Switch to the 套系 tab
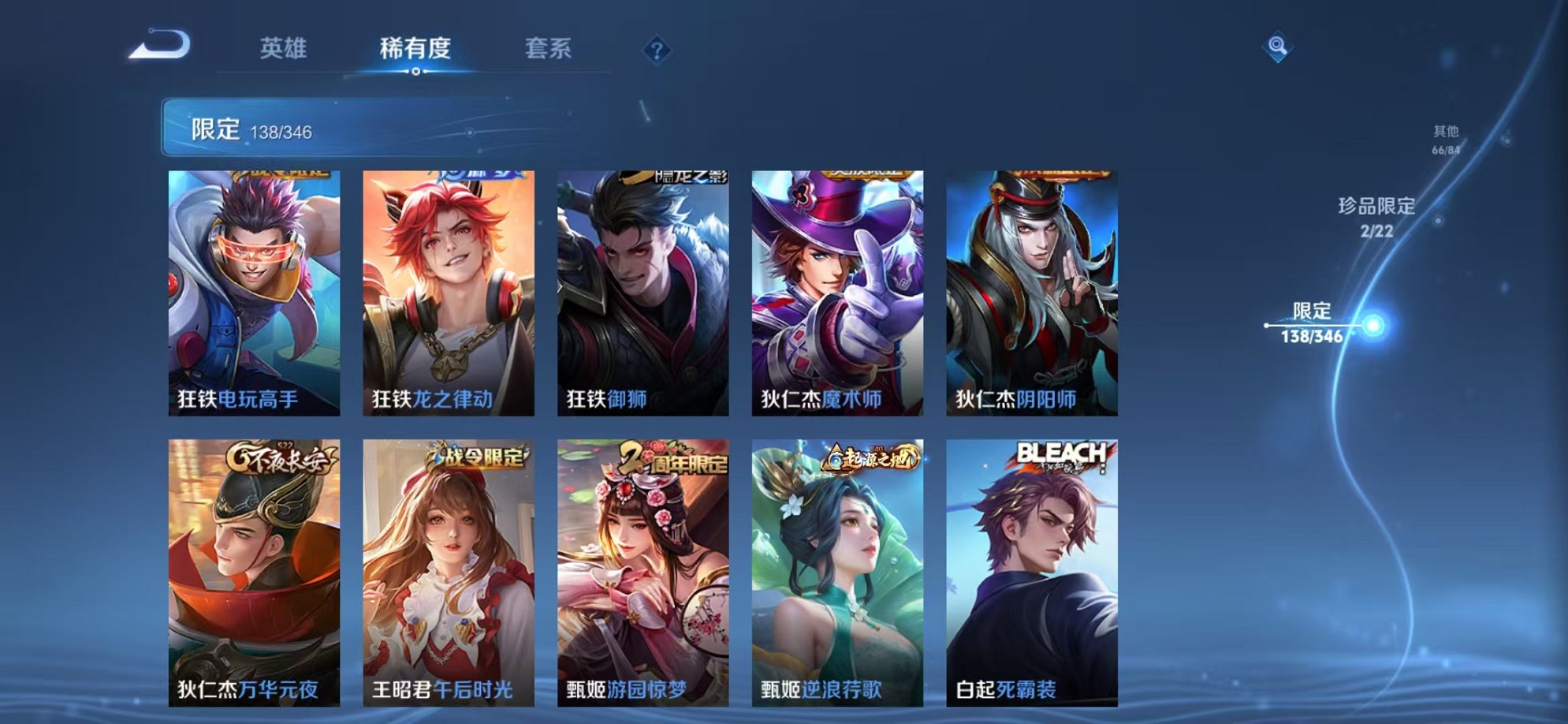 point(549,49)
